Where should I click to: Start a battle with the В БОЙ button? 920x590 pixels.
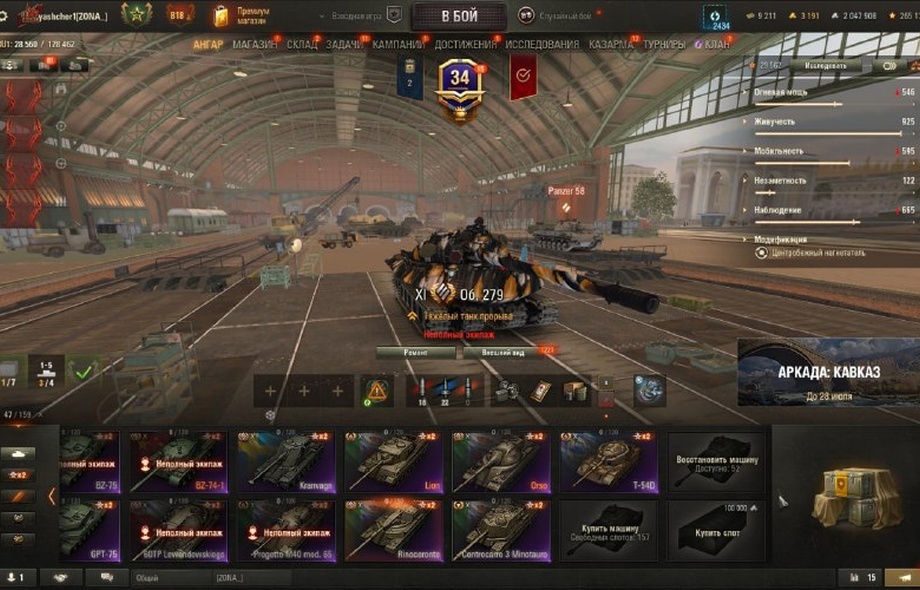click(x=458, y=15)
